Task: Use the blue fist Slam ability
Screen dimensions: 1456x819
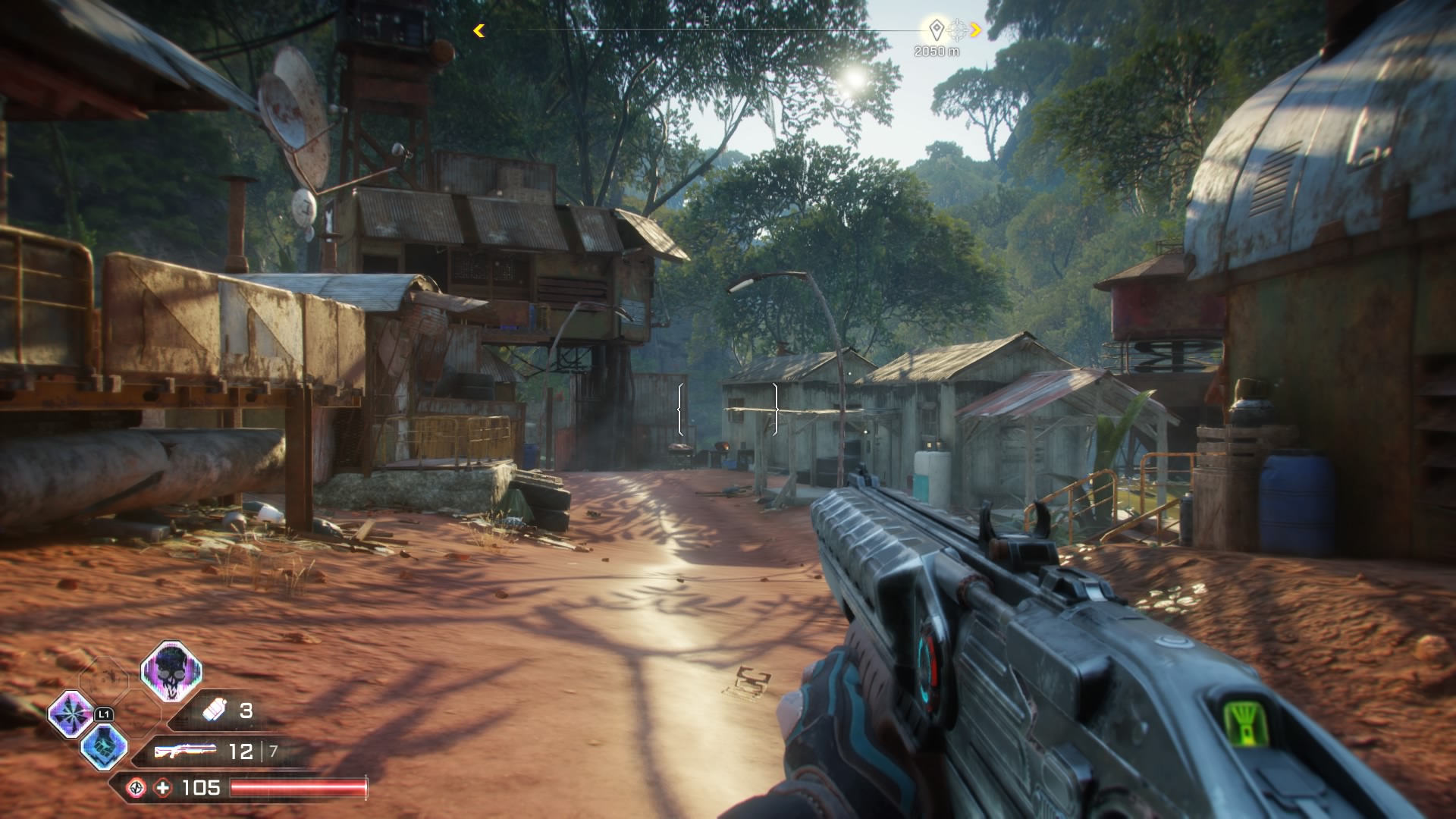Action: 104,745
